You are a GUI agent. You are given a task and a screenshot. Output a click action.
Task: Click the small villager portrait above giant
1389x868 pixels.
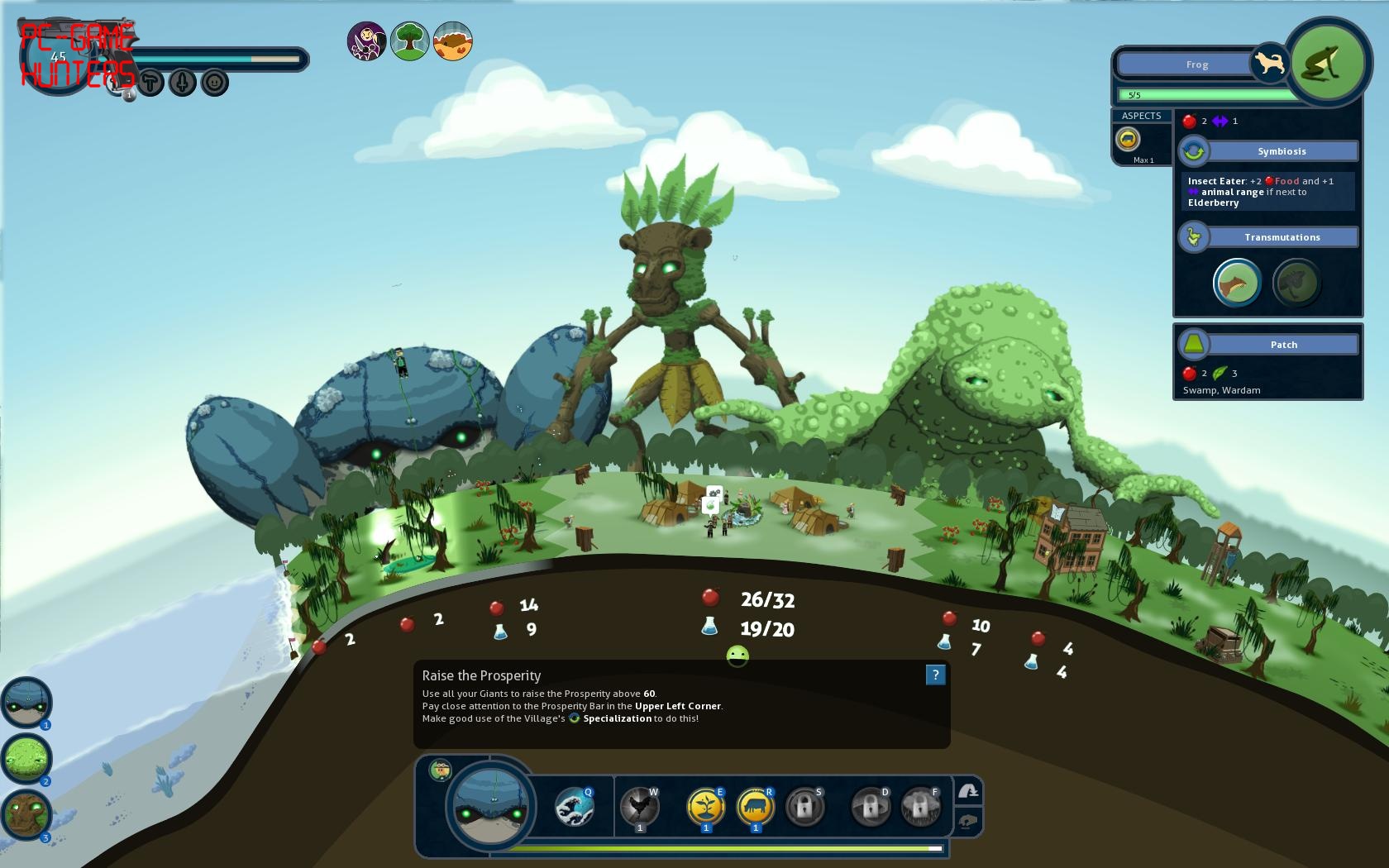pyautogui.click(x=441, y=770)
